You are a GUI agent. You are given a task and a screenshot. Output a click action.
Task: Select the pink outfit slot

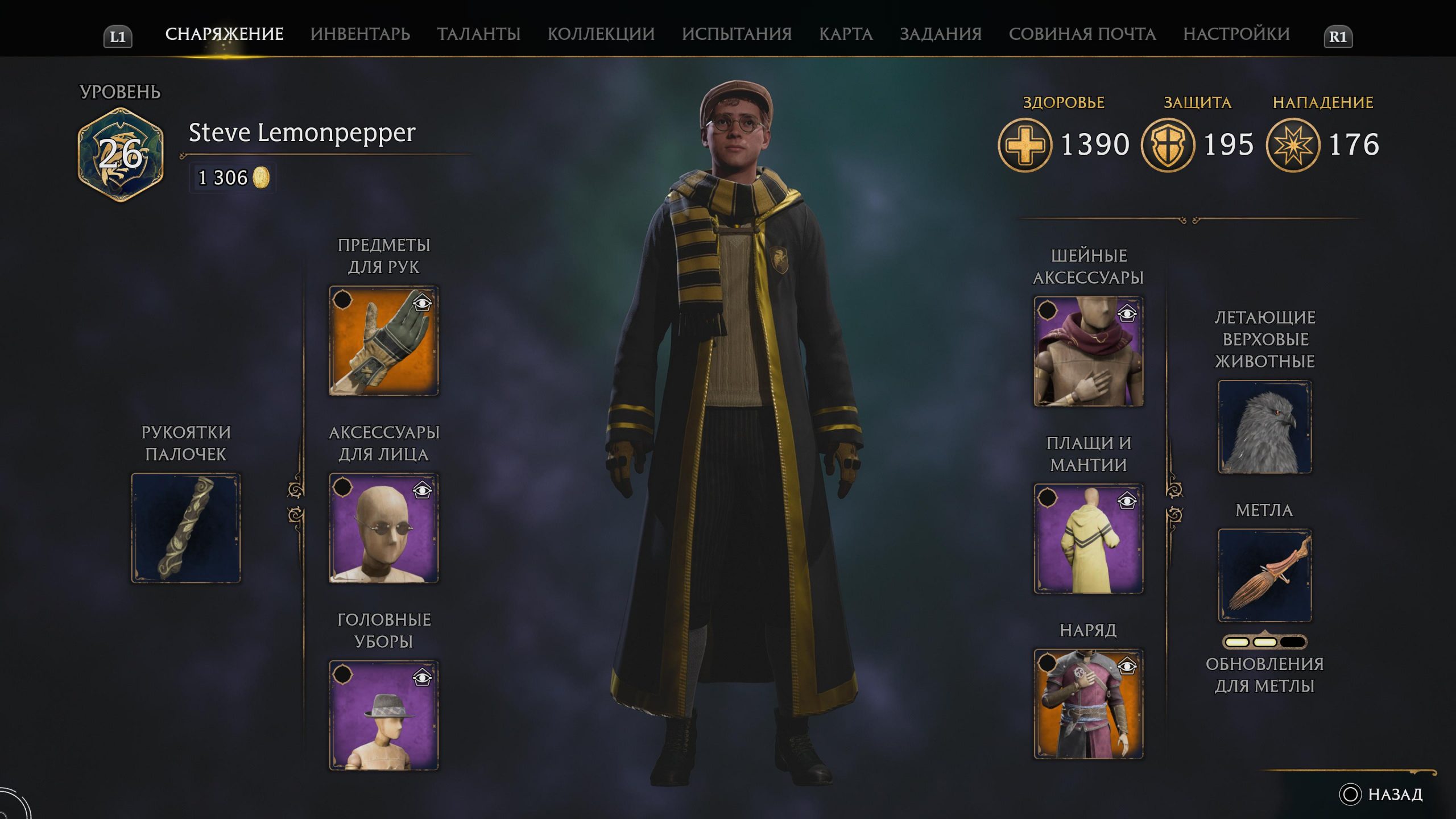pyautogui.click(x=1088, y=704)
